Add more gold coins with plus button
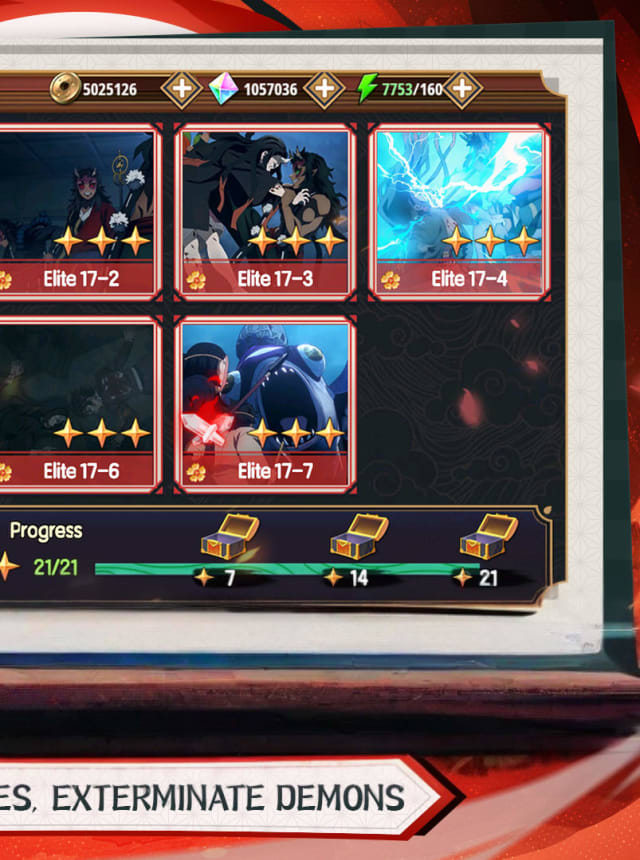The width and height of the screenshot is (640, 860). 181,89
